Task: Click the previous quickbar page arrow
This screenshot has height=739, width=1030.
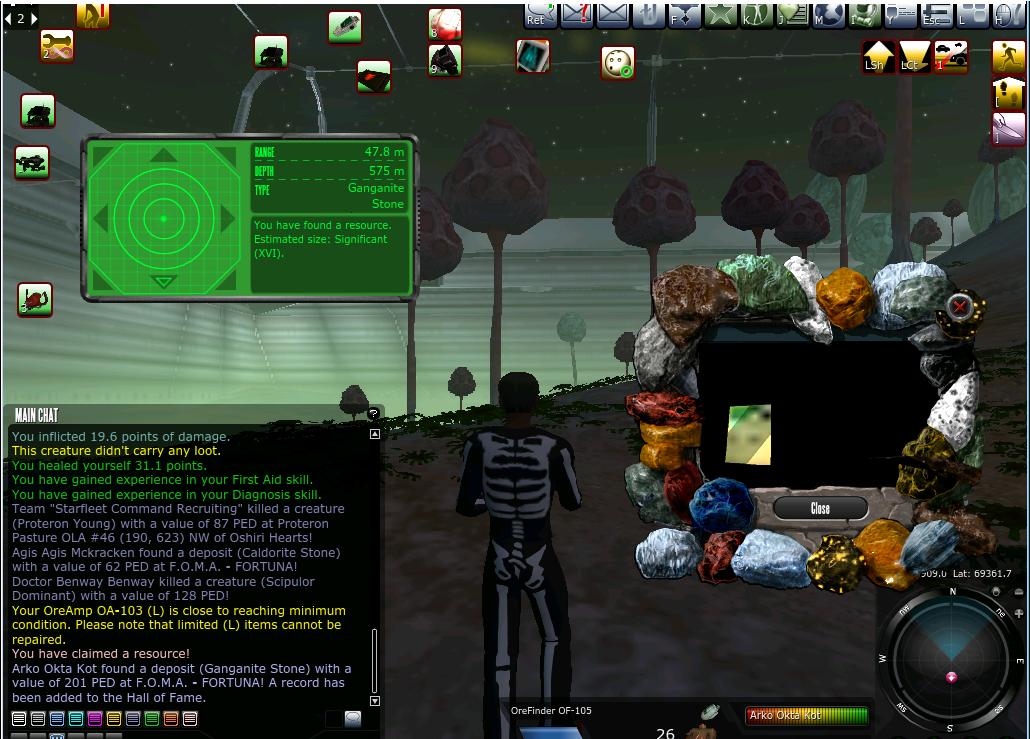Action: tap(9, 18)
